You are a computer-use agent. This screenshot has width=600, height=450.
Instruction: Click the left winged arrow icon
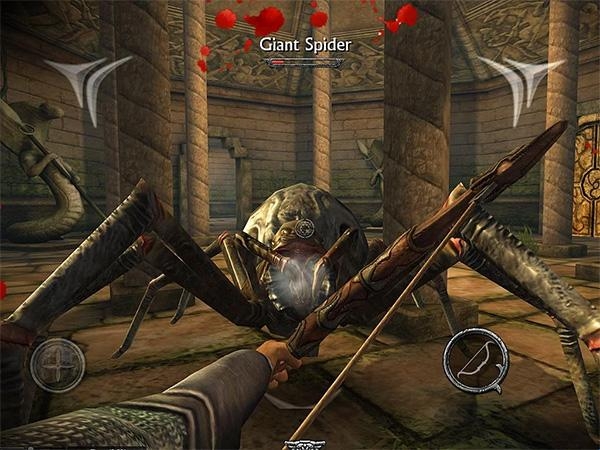click(x=93, y=84)
